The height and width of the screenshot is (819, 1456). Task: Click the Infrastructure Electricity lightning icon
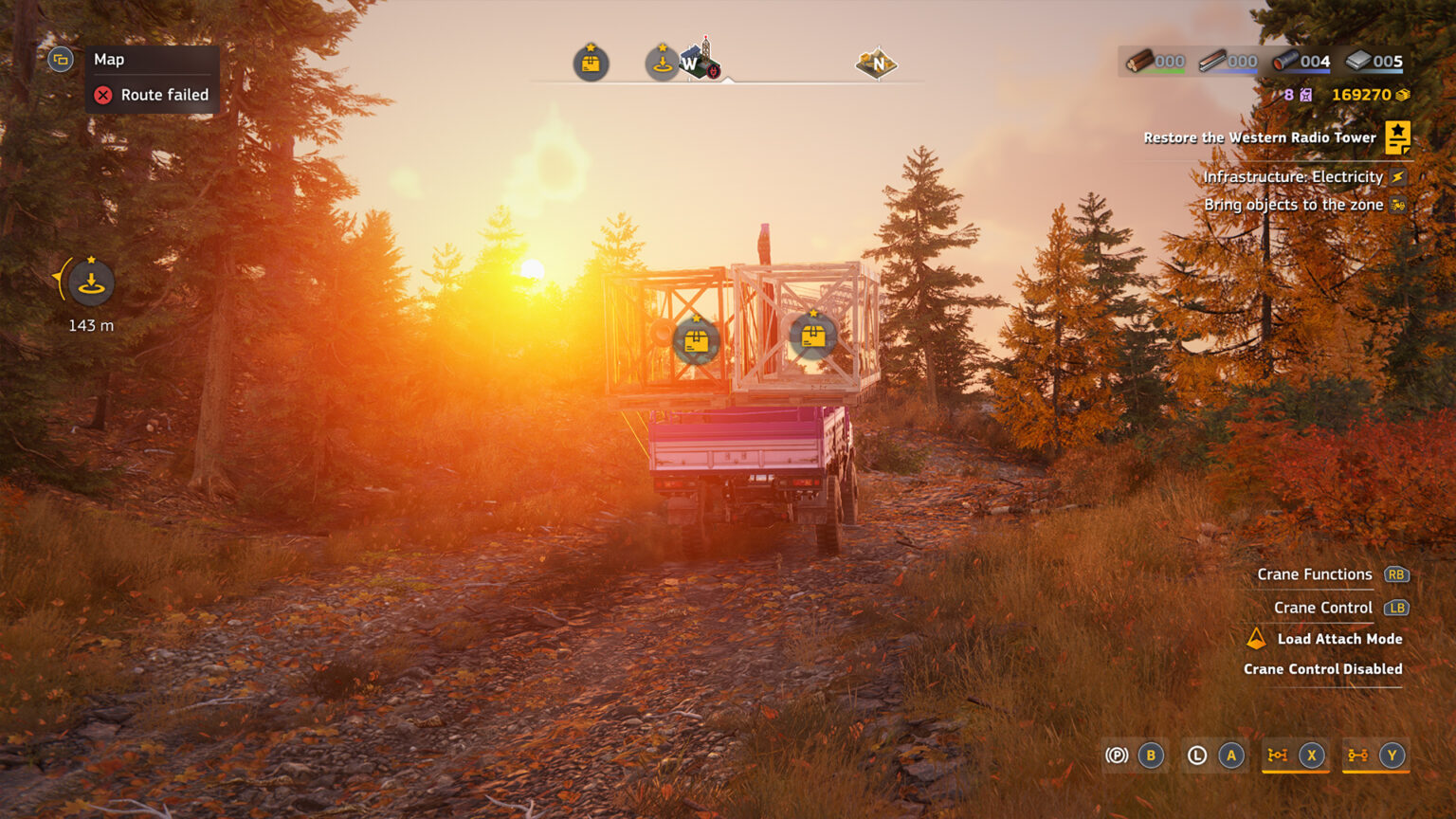tap(1400, 176)
